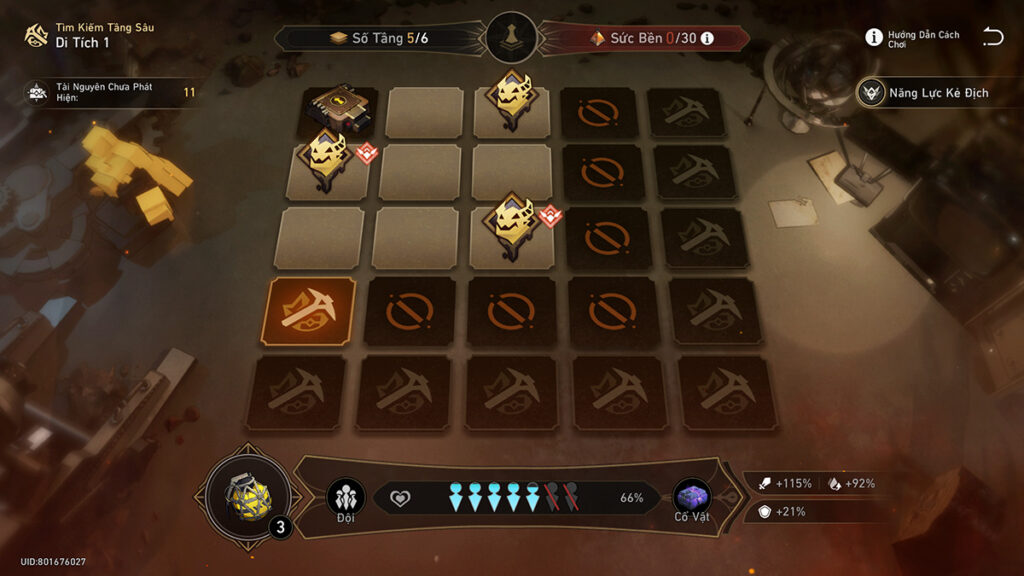Viewport: 1024px width, 576px height.
Task: Click the return arrow button
Action: (992, 37)
